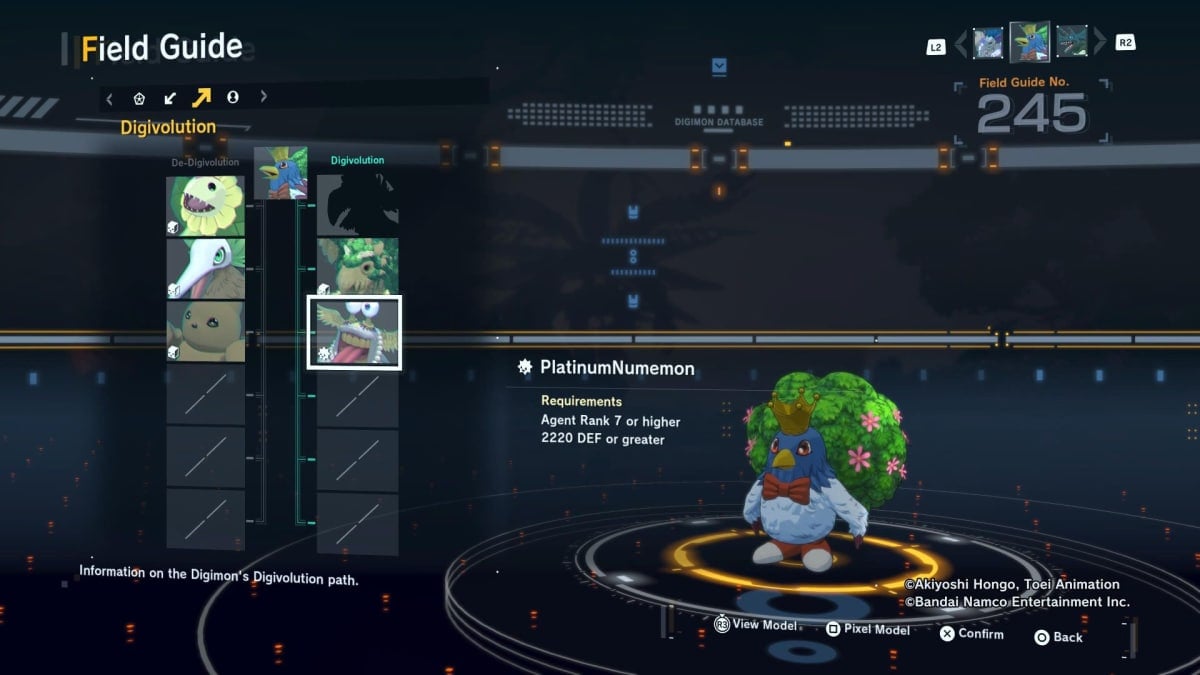Select the yellow up-right arrow Digivolution tab
The height and width of the screenshot is (675, 1200).
point(201,97)
